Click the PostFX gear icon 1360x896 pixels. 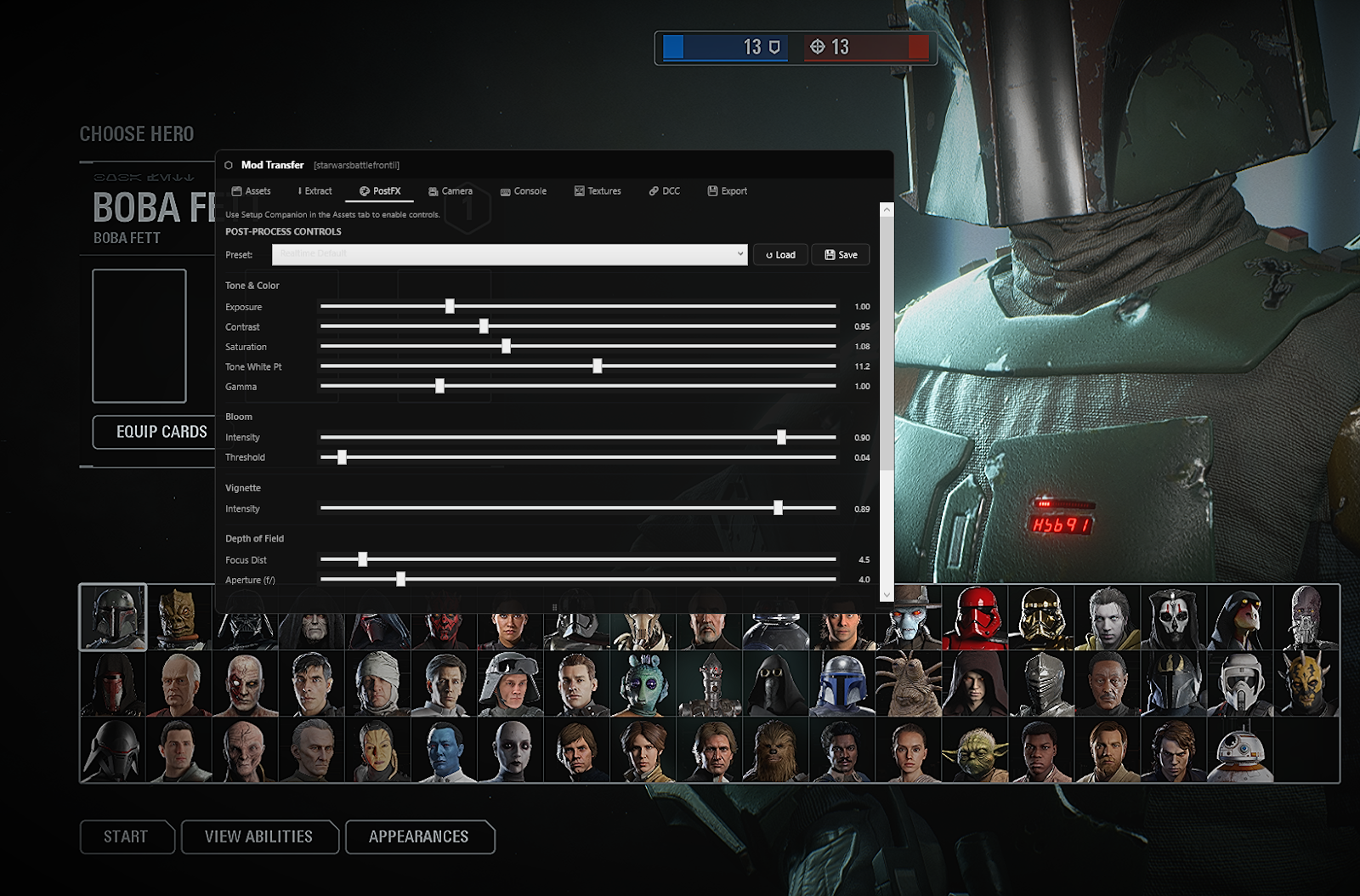(x=364, y=191)
